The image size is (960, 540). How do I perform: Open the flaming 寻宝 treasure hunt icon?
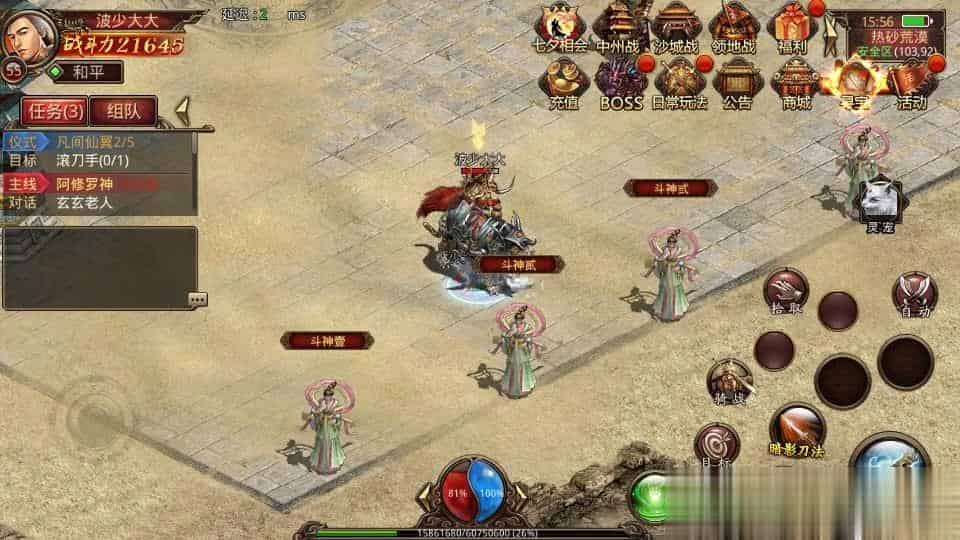pos(854,81)
